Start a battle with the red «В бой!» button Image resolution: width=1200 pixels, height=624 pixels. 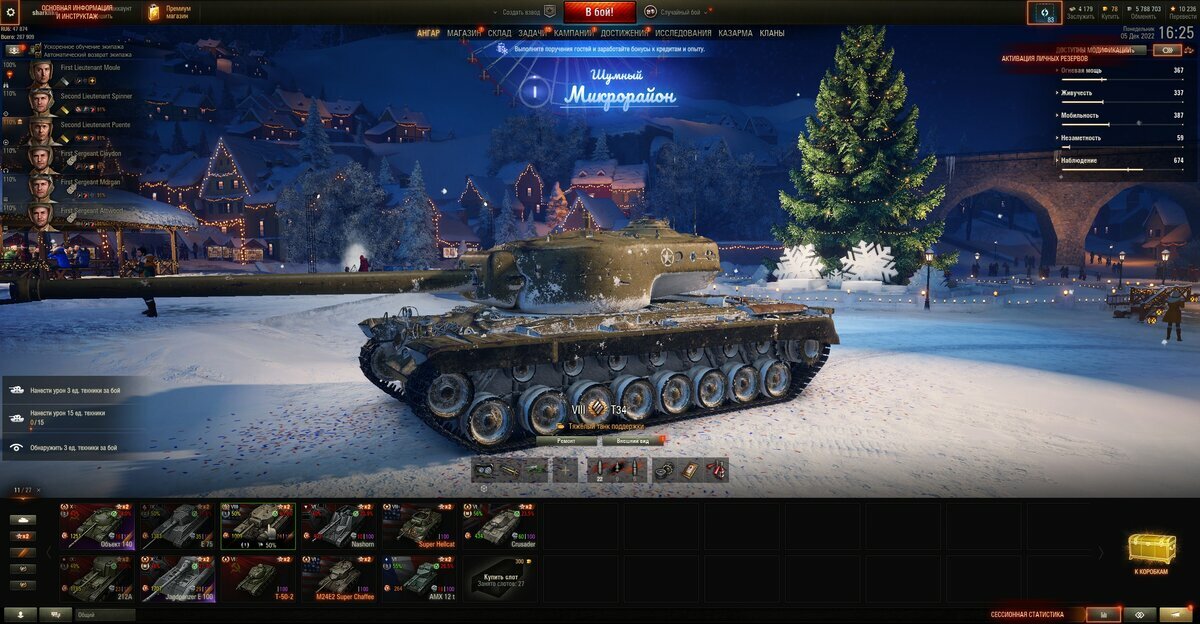point(599,12)
